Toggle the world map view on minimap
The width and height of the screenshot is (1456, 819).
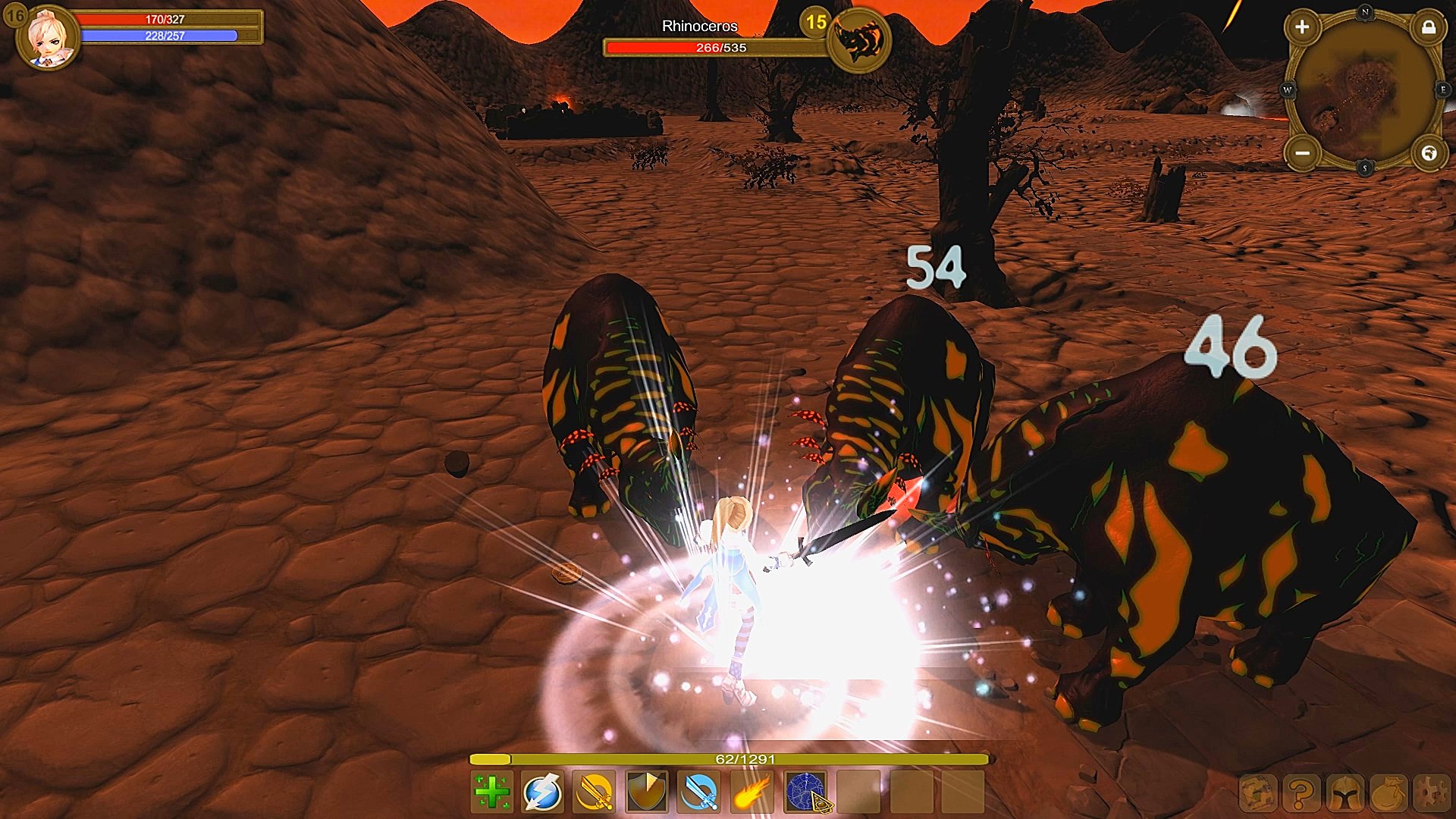pyautogui.click(x=1429, y=152)
